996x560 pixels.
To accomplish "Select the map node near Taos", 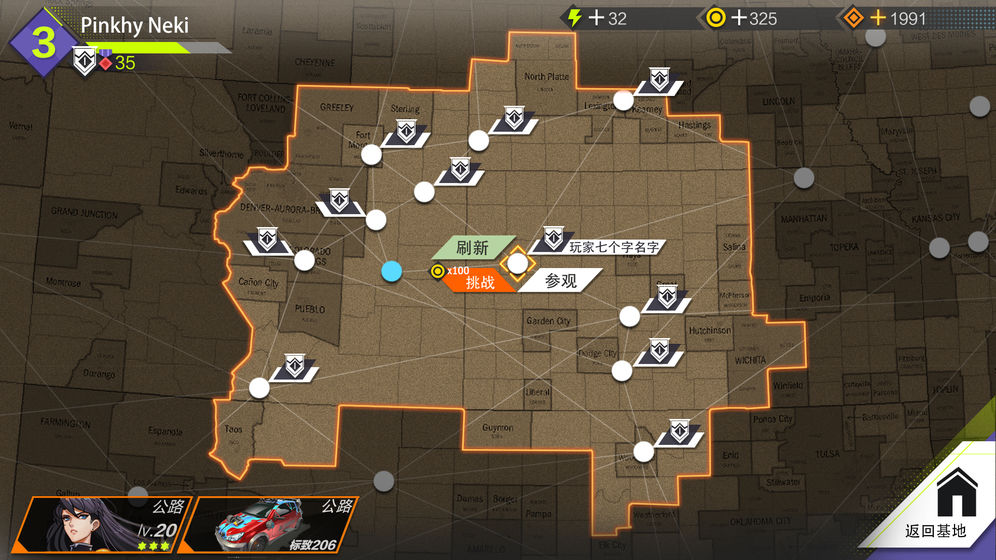I will click(259, 387).
